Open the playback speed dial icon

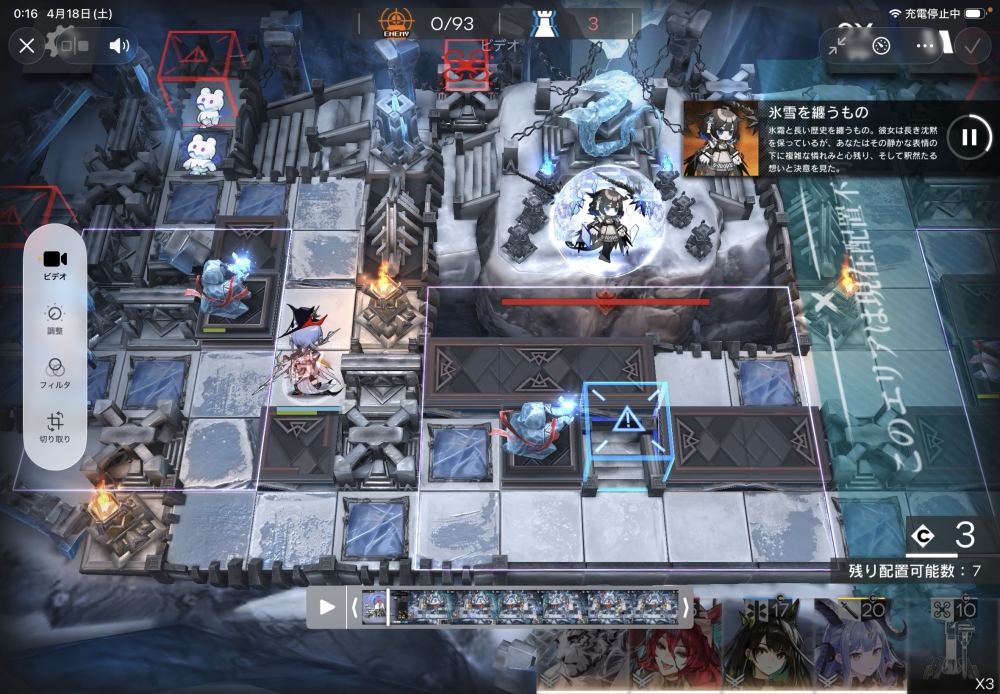pos(881,45)
